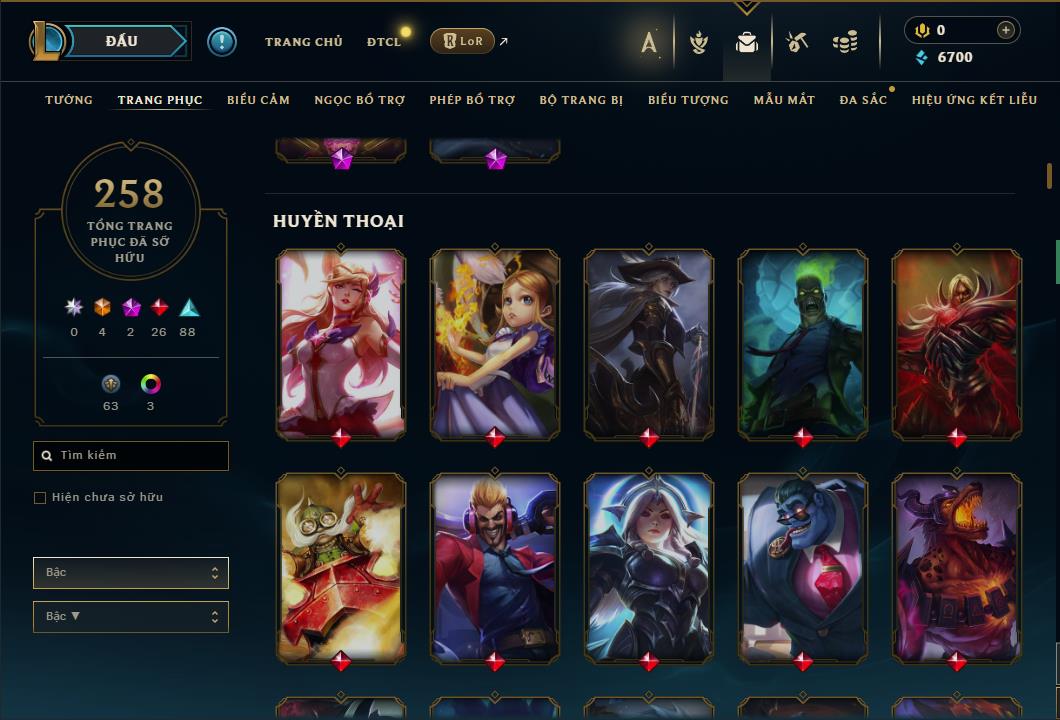This screenshot has width=1060, height=720.
Task: Click the ĐẤU play button
Action: (x=122, y=41)
